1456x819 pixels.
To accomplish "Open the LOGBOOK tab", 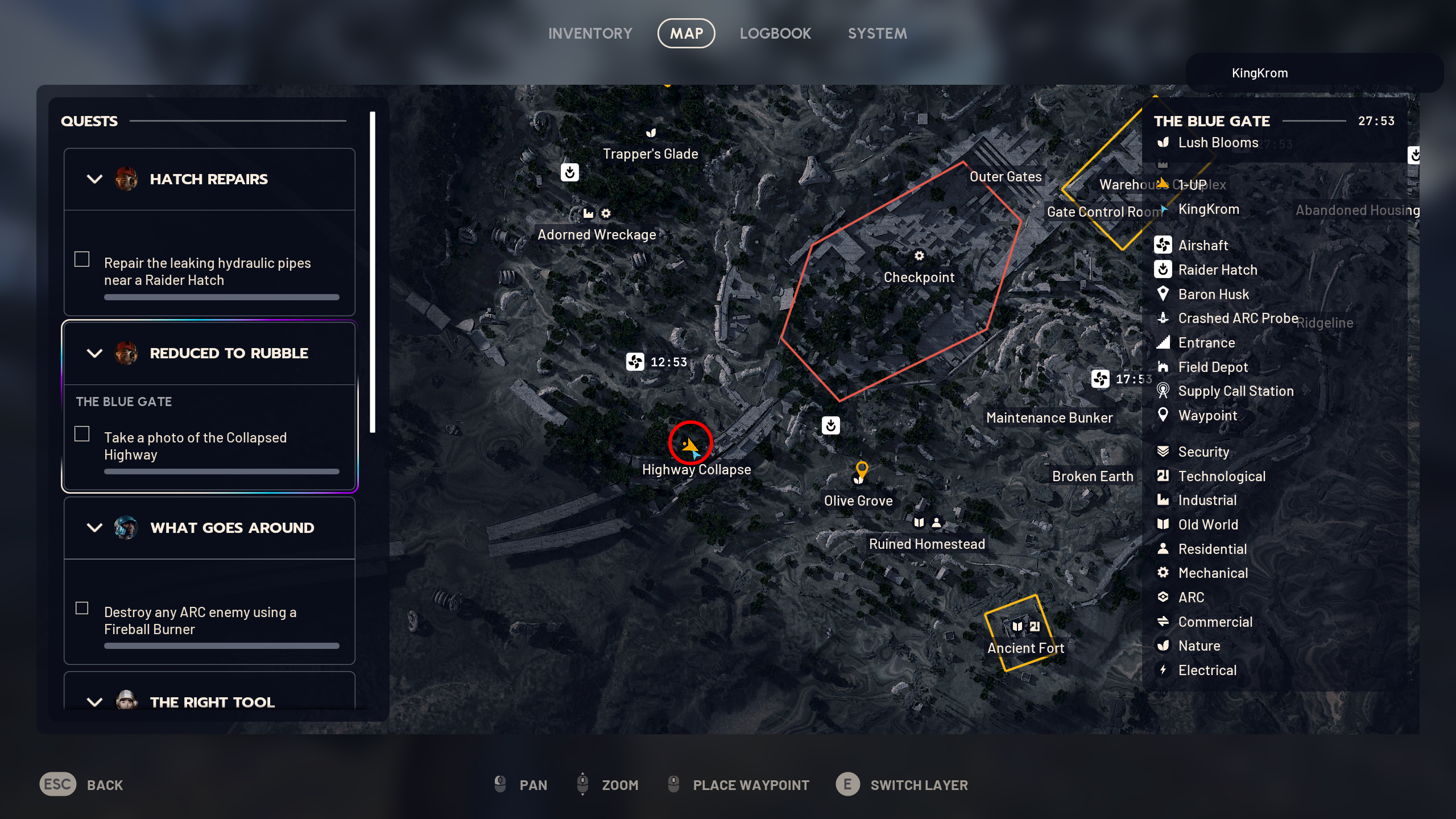I will click(776, 33).
